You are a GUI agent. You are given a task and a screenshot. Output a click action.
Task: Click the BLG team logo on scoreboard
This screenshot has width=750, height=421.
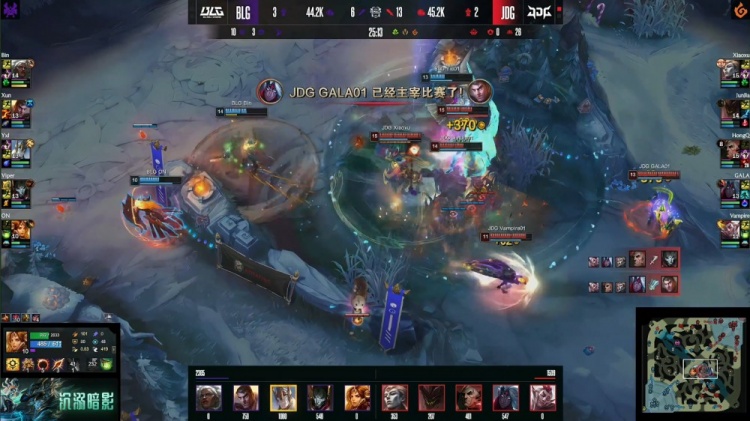tap(213, 13)
